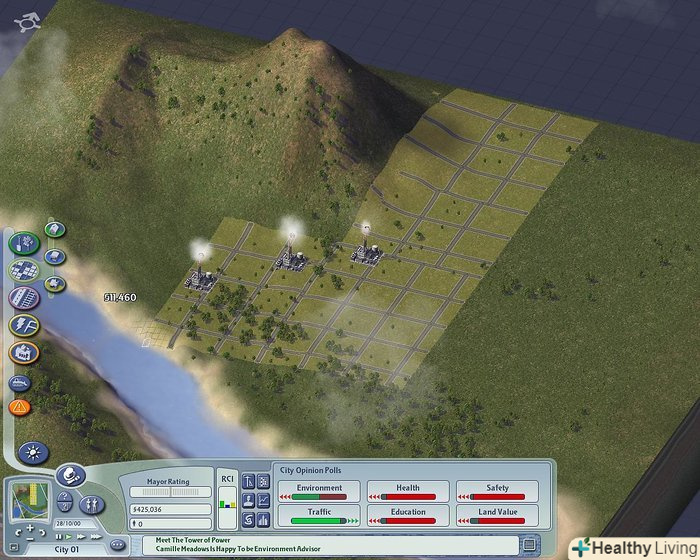Open the Education opinion poll
Image resolution: width=700 pixels, height=560 pixels.
pos(408,516)
